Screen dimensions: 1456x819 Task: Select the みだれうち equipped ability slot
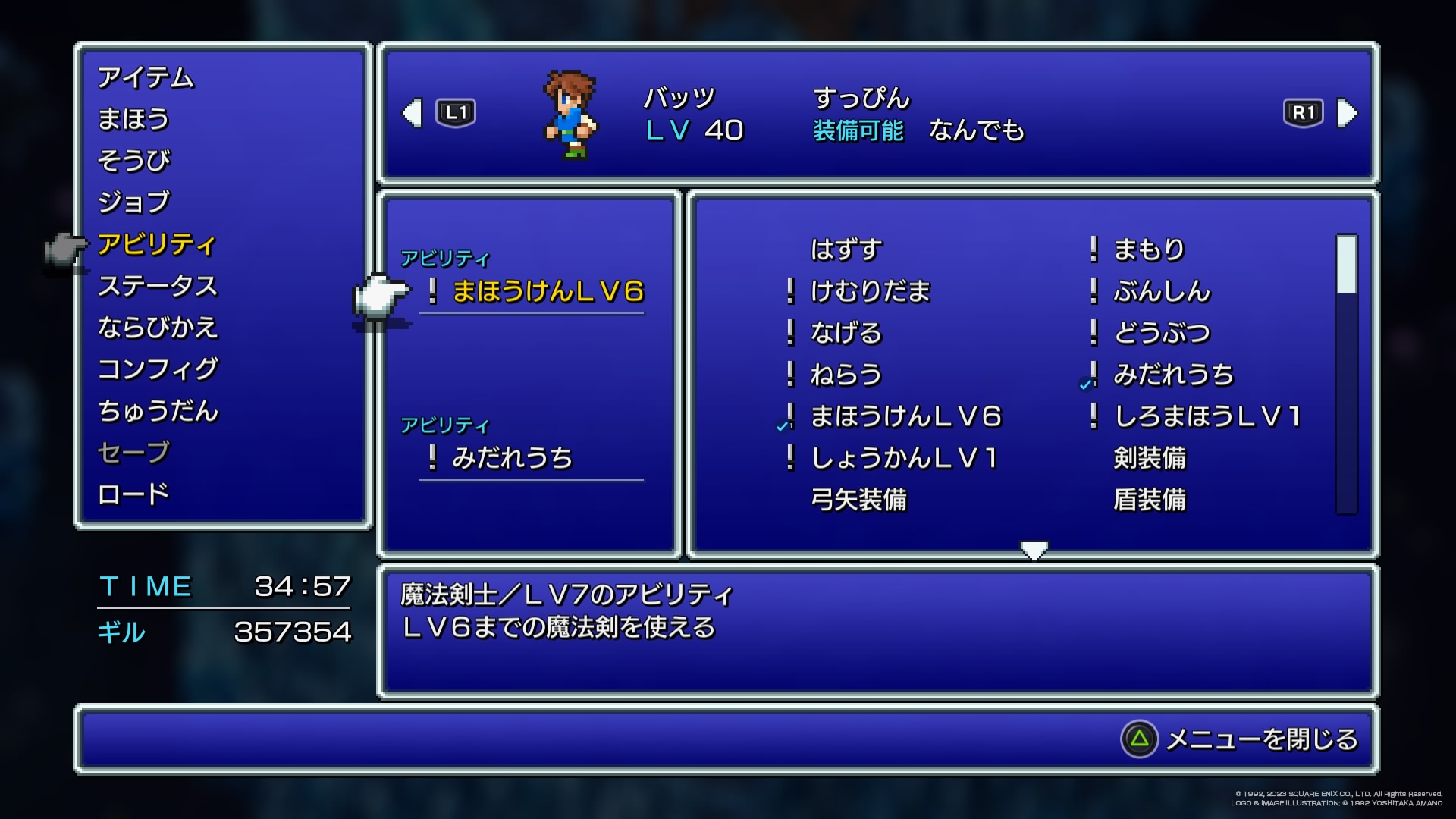coord(512,459)
